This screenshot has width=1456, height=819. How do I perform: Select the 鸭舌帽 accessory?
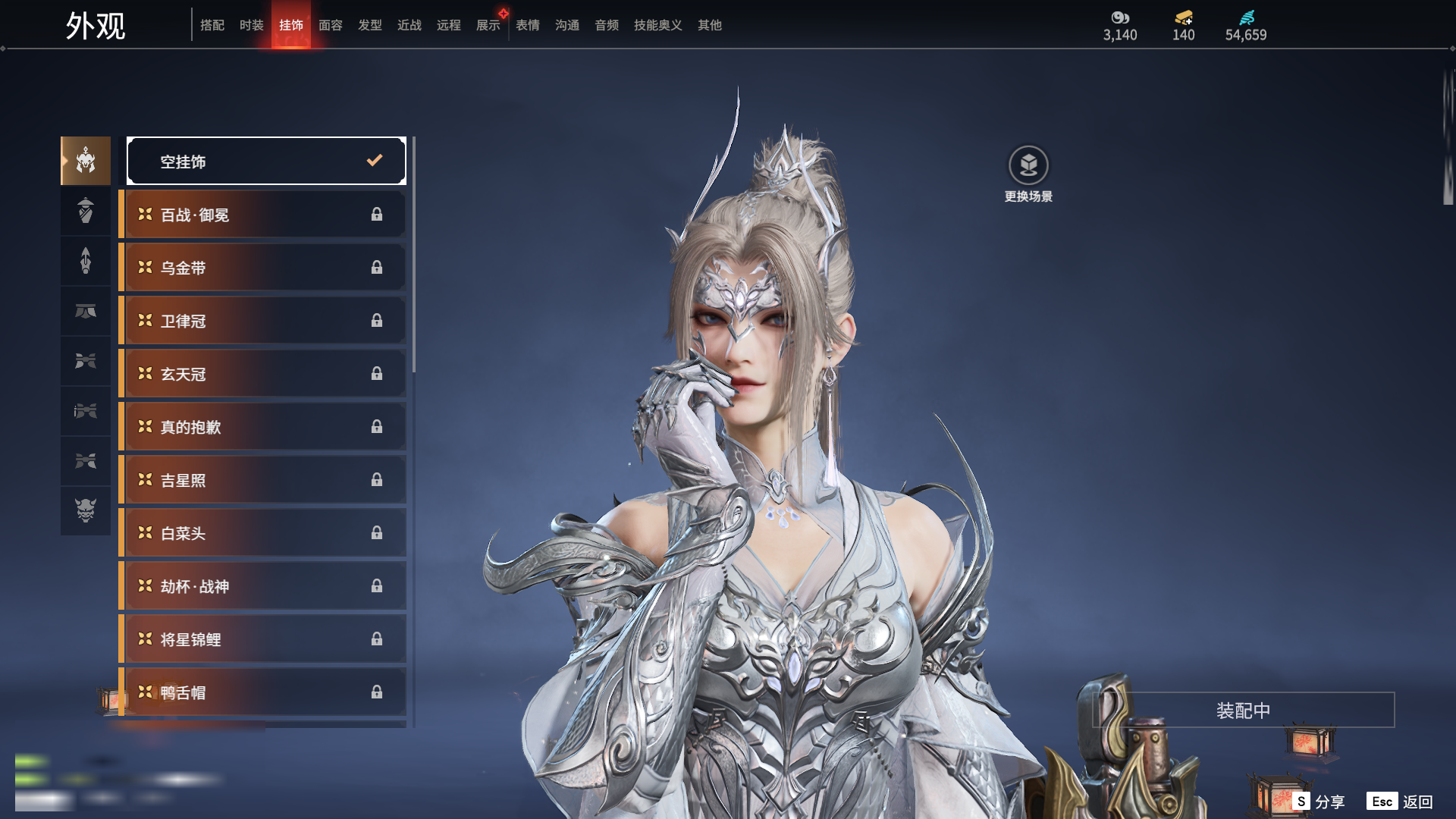pos(263,692)
